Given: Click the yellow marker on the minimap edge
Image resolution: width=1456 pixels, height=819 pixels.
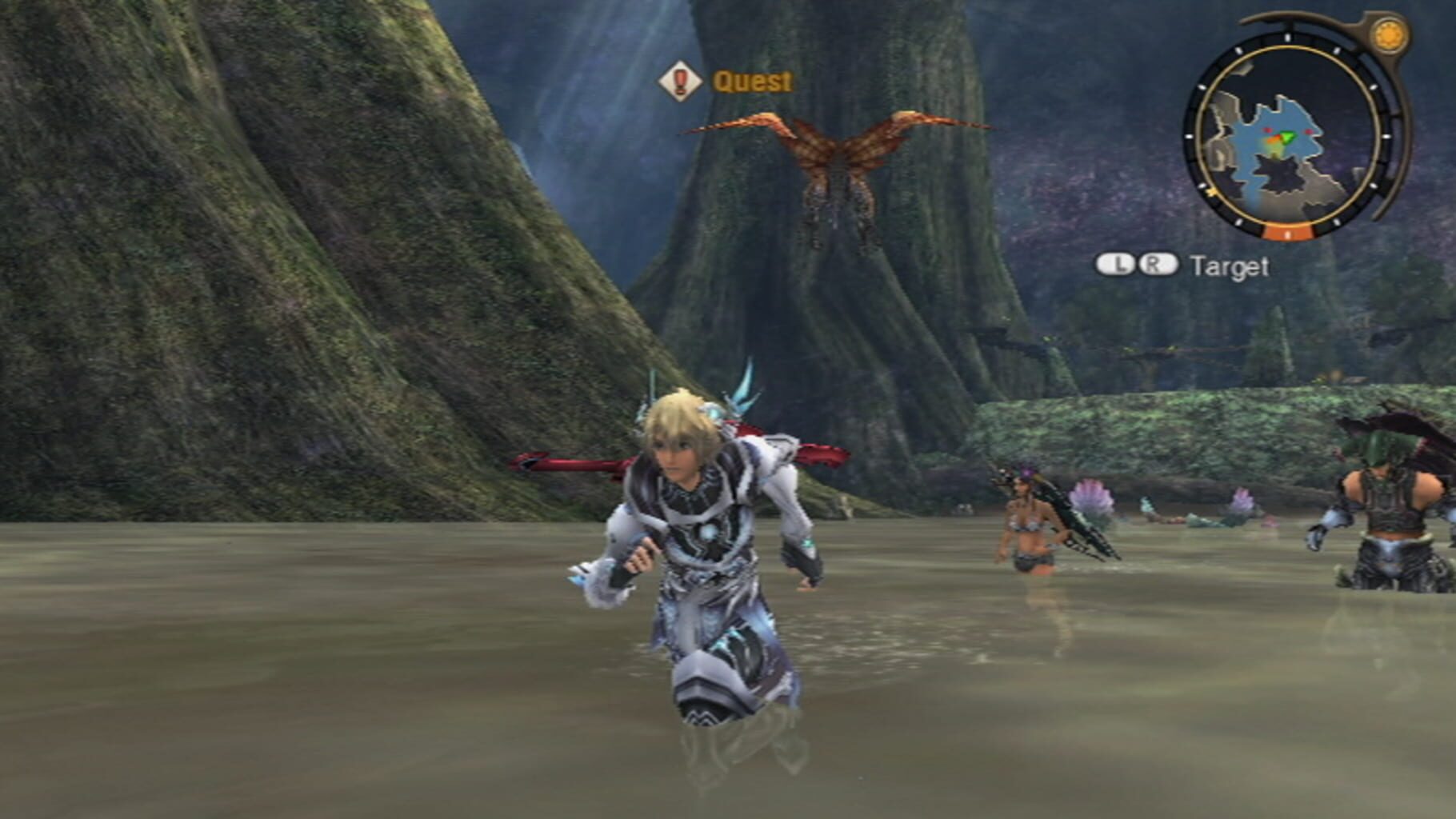Looking at the screenshot, I should pos(1210,193).
